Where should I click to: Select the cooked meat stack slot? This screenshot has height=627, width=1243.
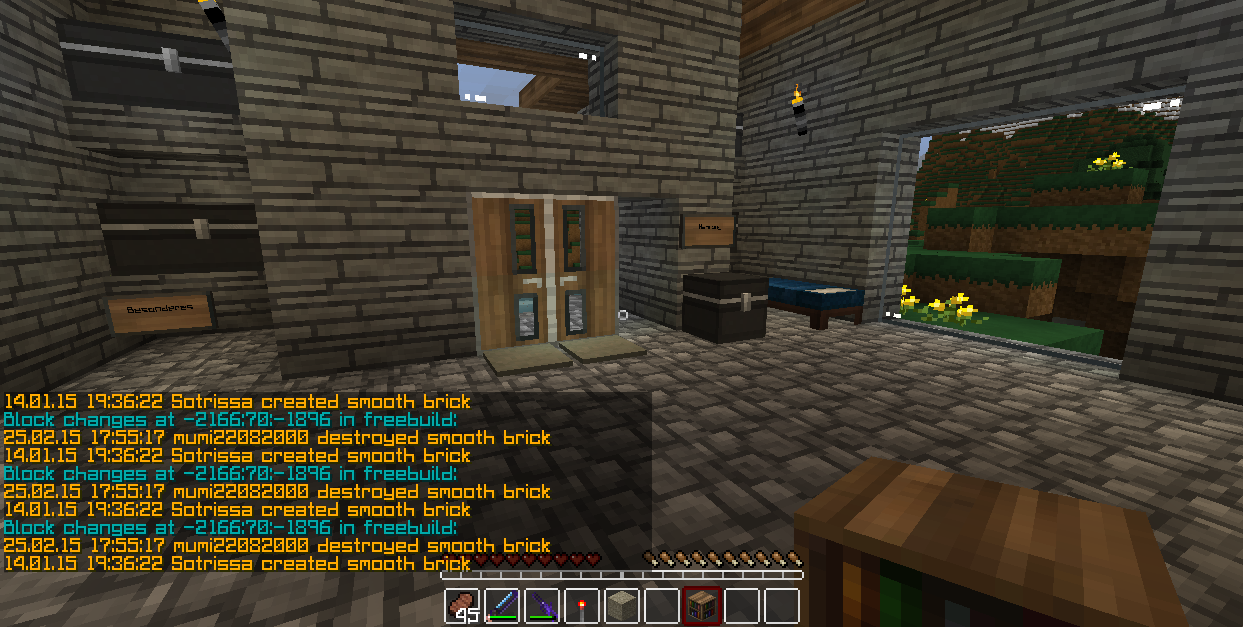tap(463, 606)
